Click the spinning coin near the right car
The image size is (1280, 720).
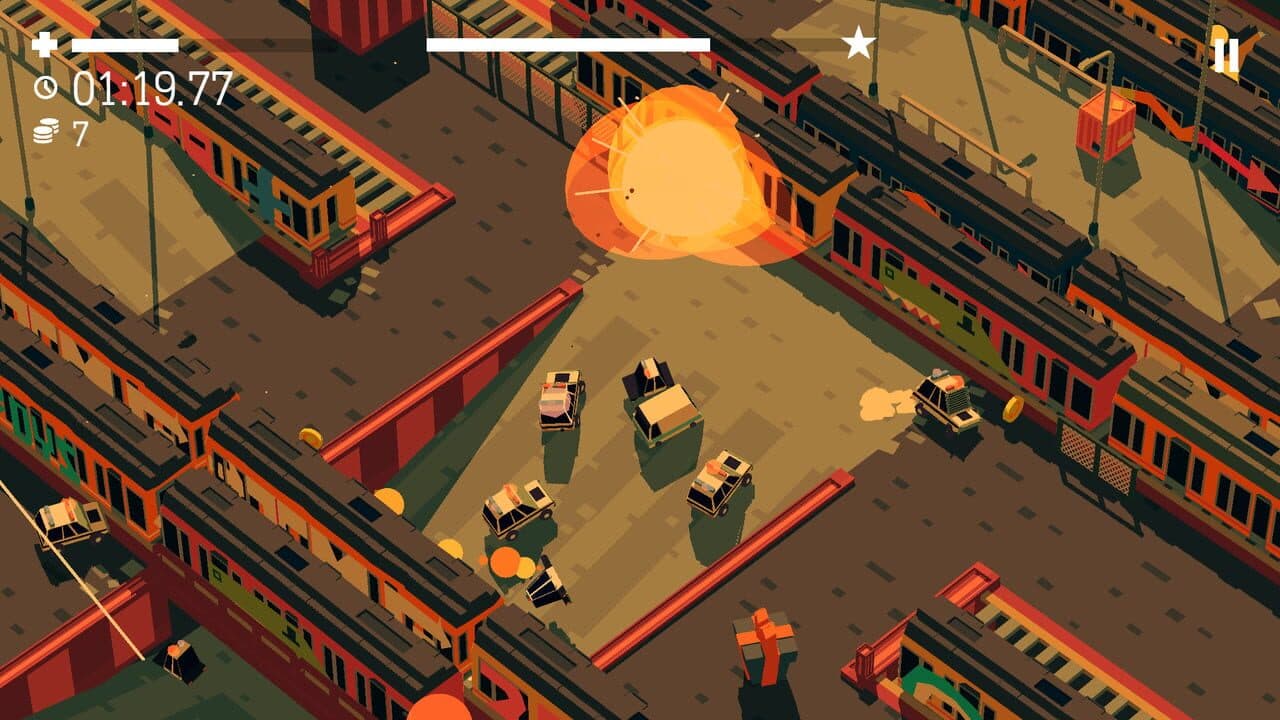pos(1011,410)
